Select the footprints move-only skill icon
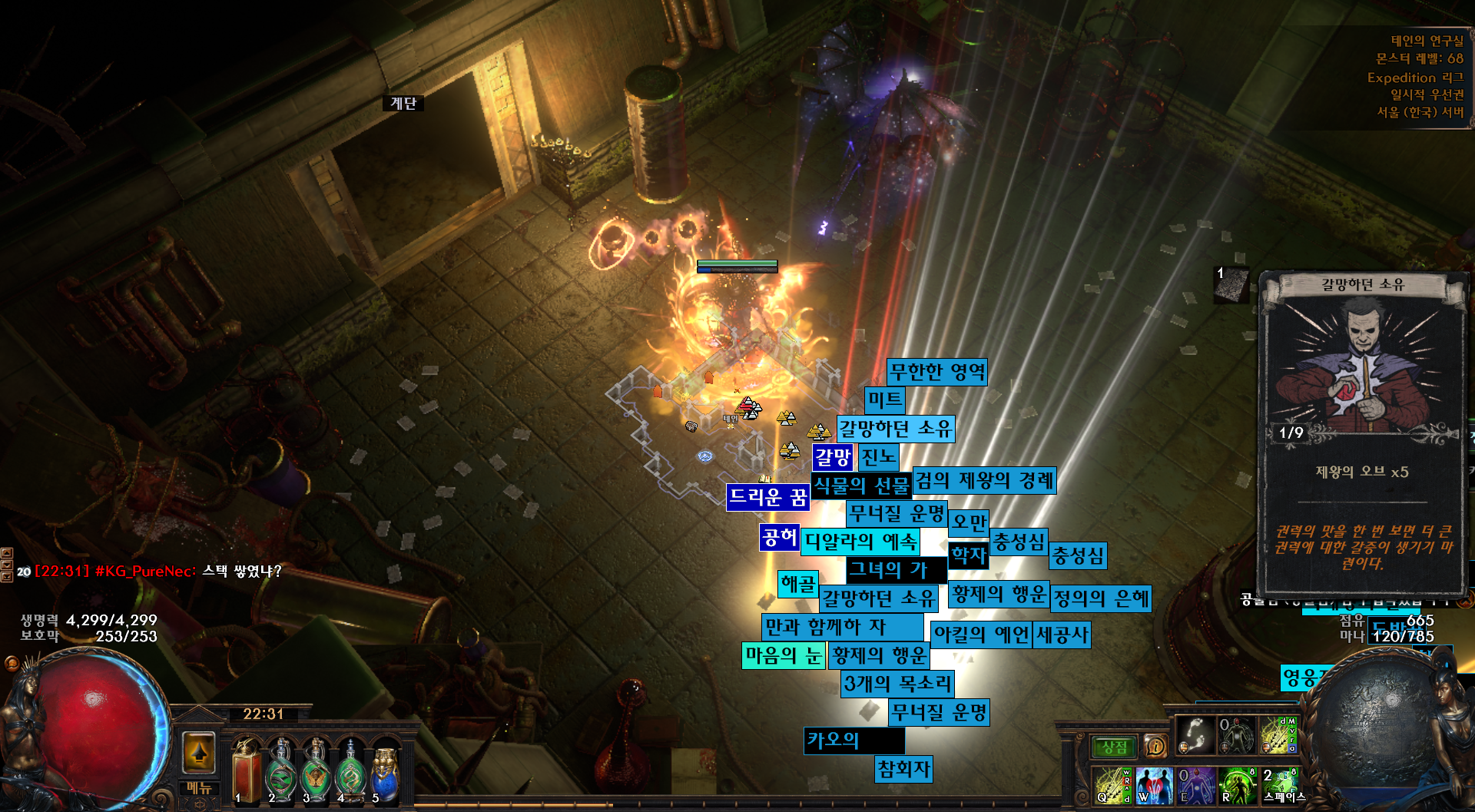This screenshot has width=1475, height=812. 1195,734
